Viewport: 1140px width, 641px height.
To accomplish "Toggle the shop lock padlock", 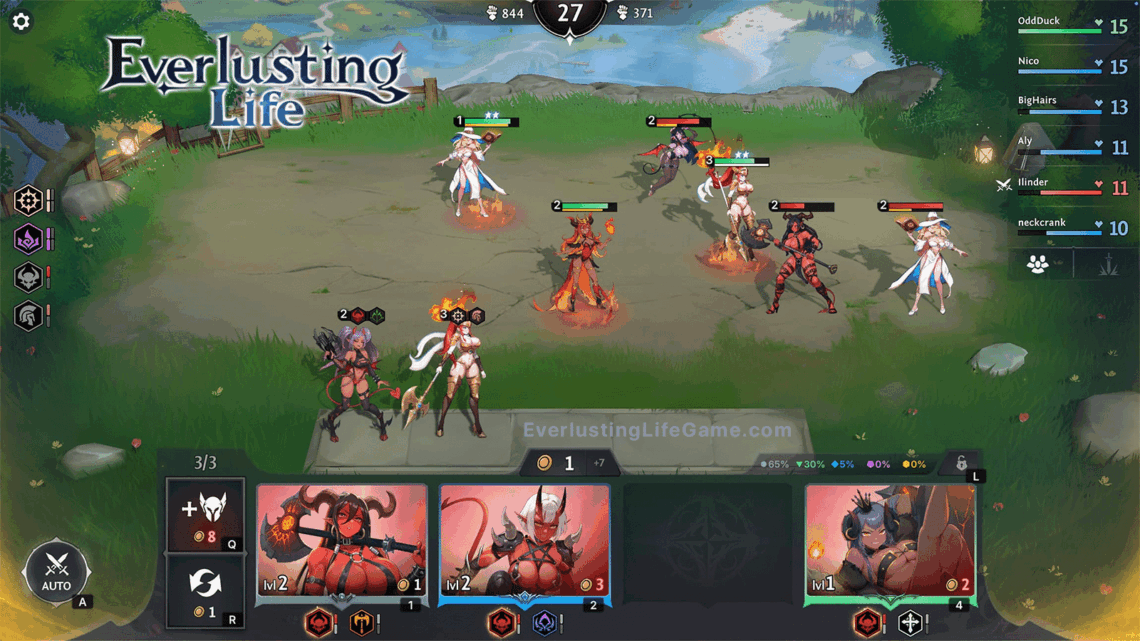I will pyautogui.click(x=961, y=464).
